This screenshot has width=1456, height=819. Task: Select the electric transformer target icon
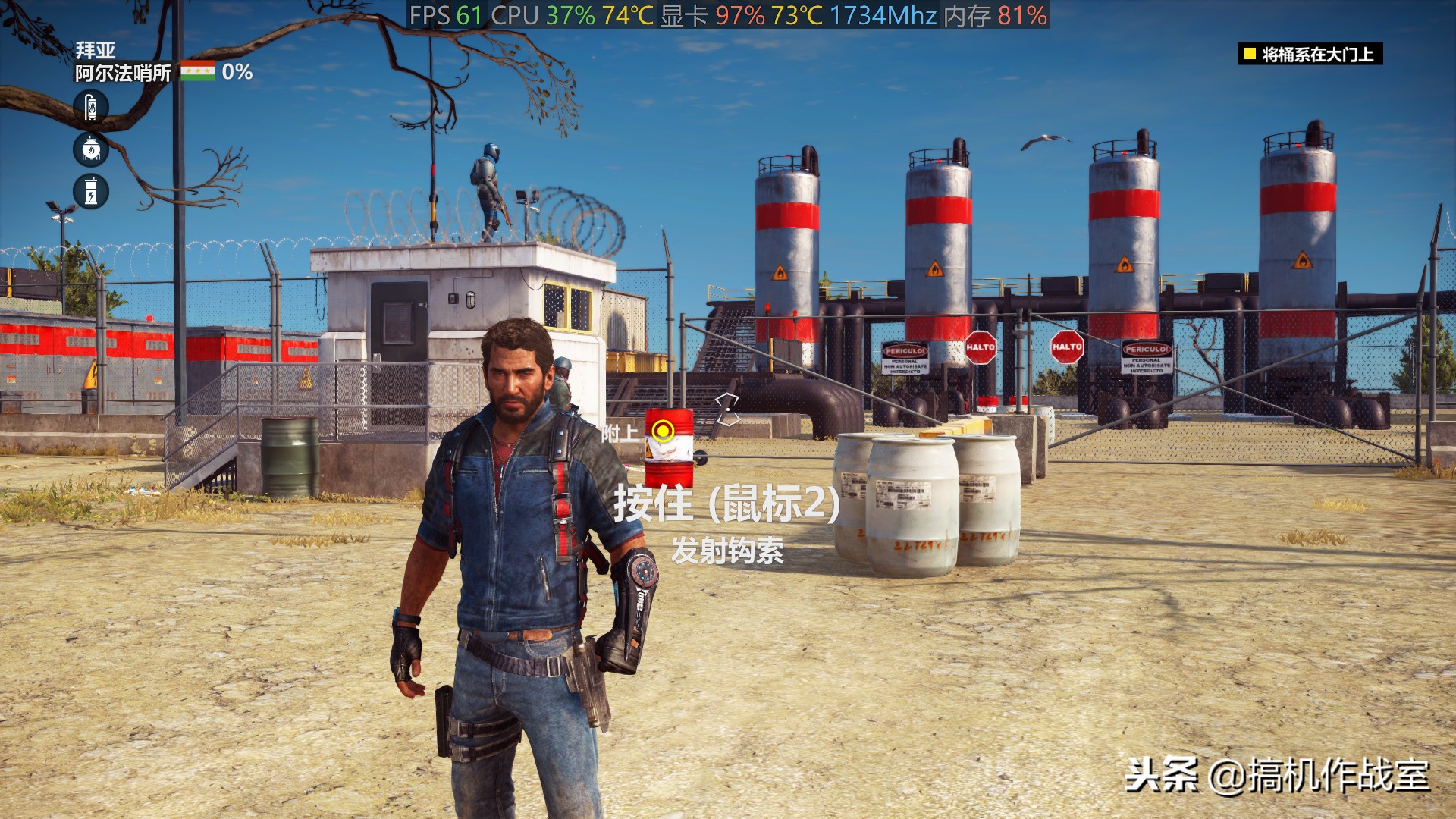click(x=91, y=191)
